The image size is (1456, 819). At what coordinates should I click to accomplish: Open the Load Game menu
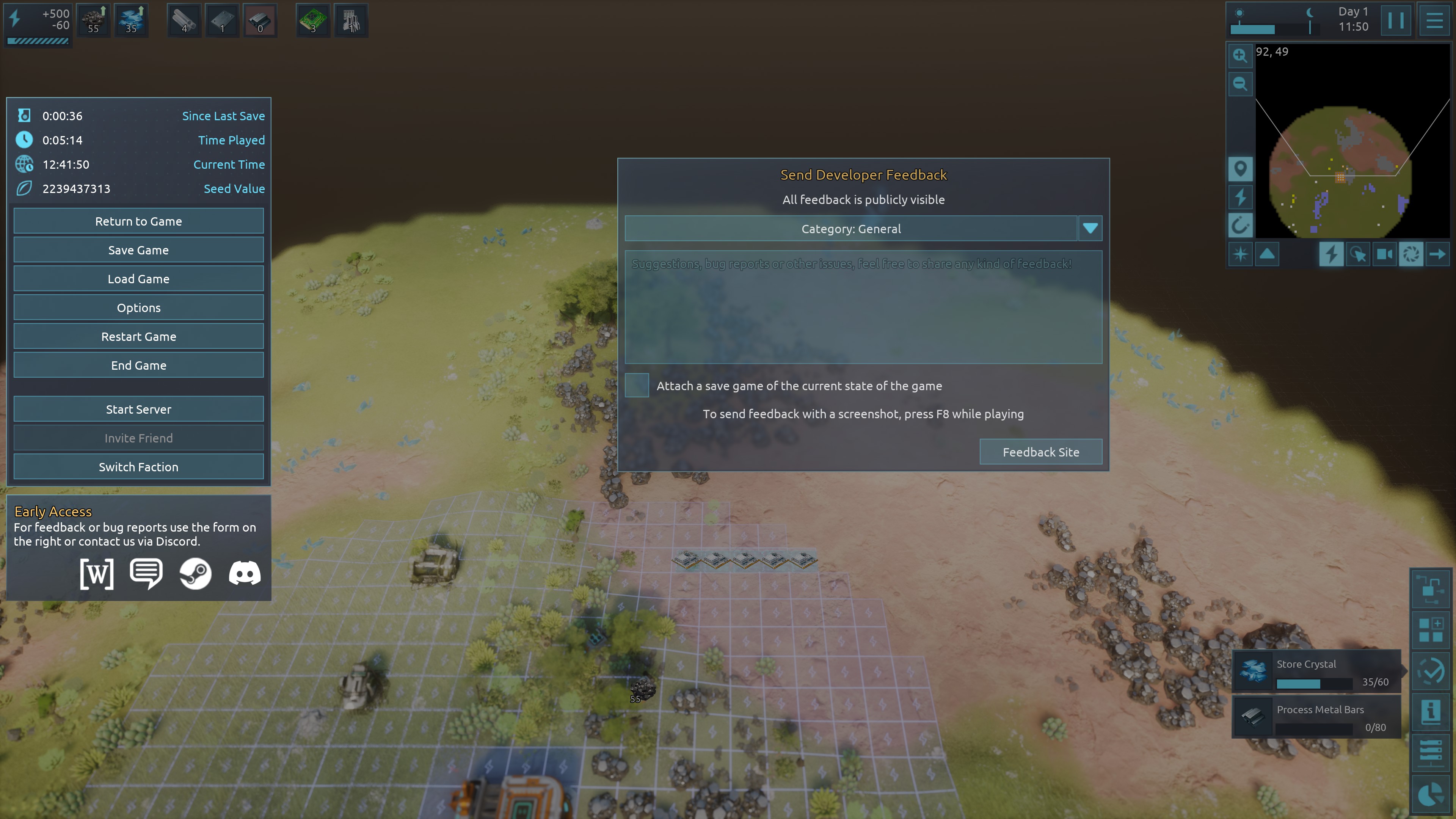138,279
